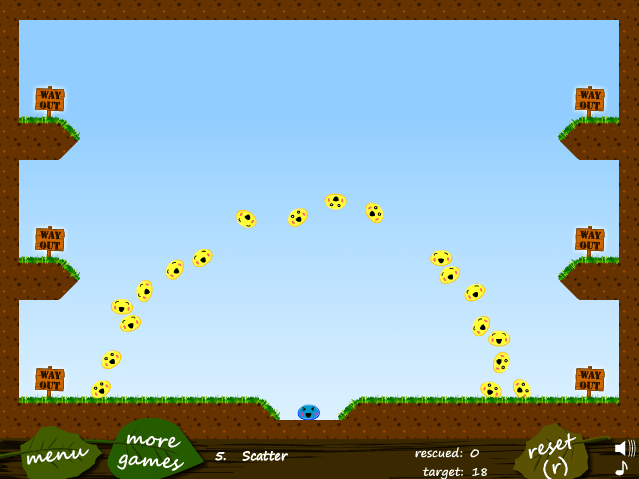Open the menu leaf button
Image resolution: width=639 pixels, height=479 pixels.
pyautogui.click(x=57, y=453)
